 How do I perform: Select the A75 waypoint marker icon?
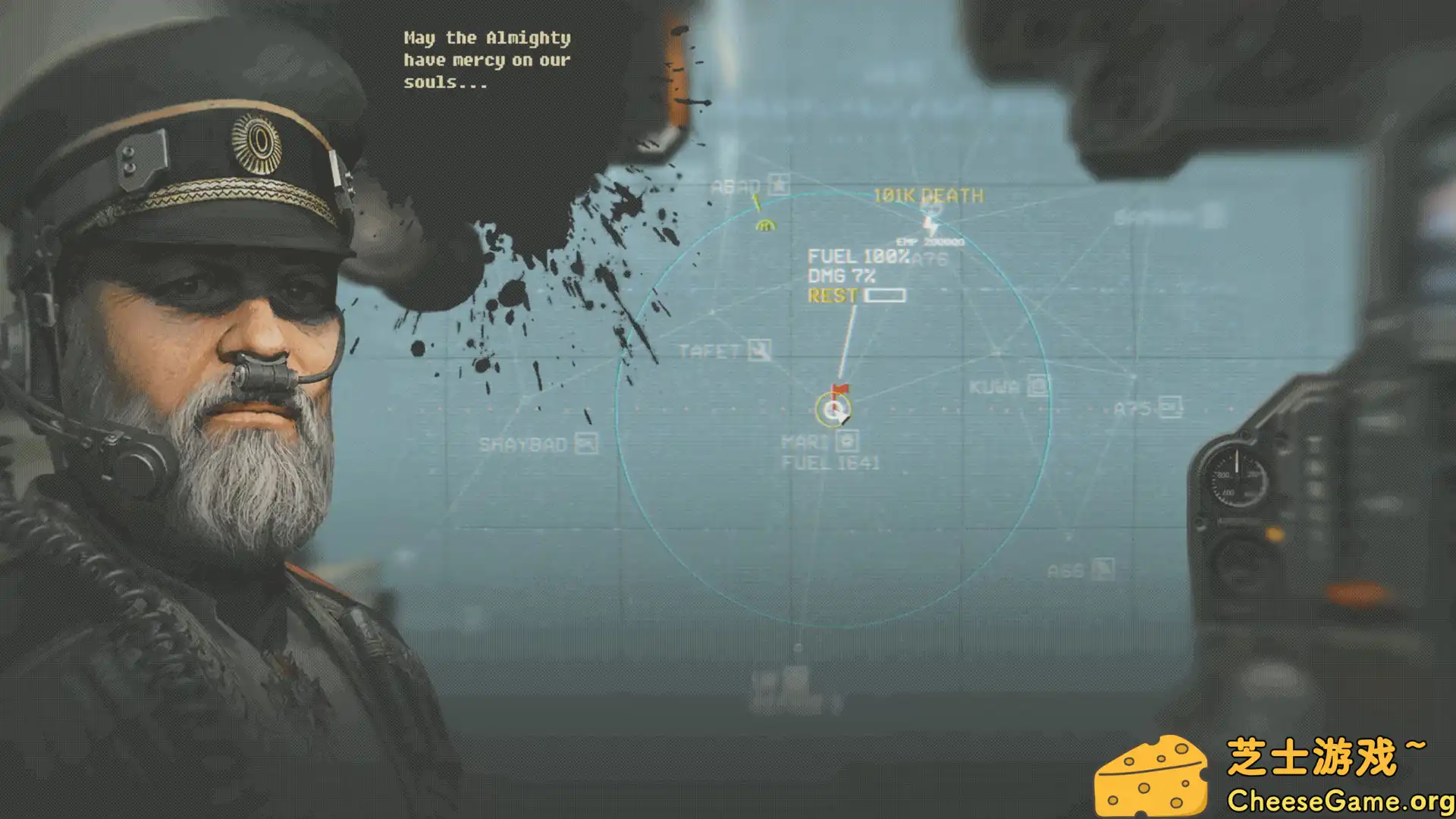pyautogui.click(x=1172, y=408)
